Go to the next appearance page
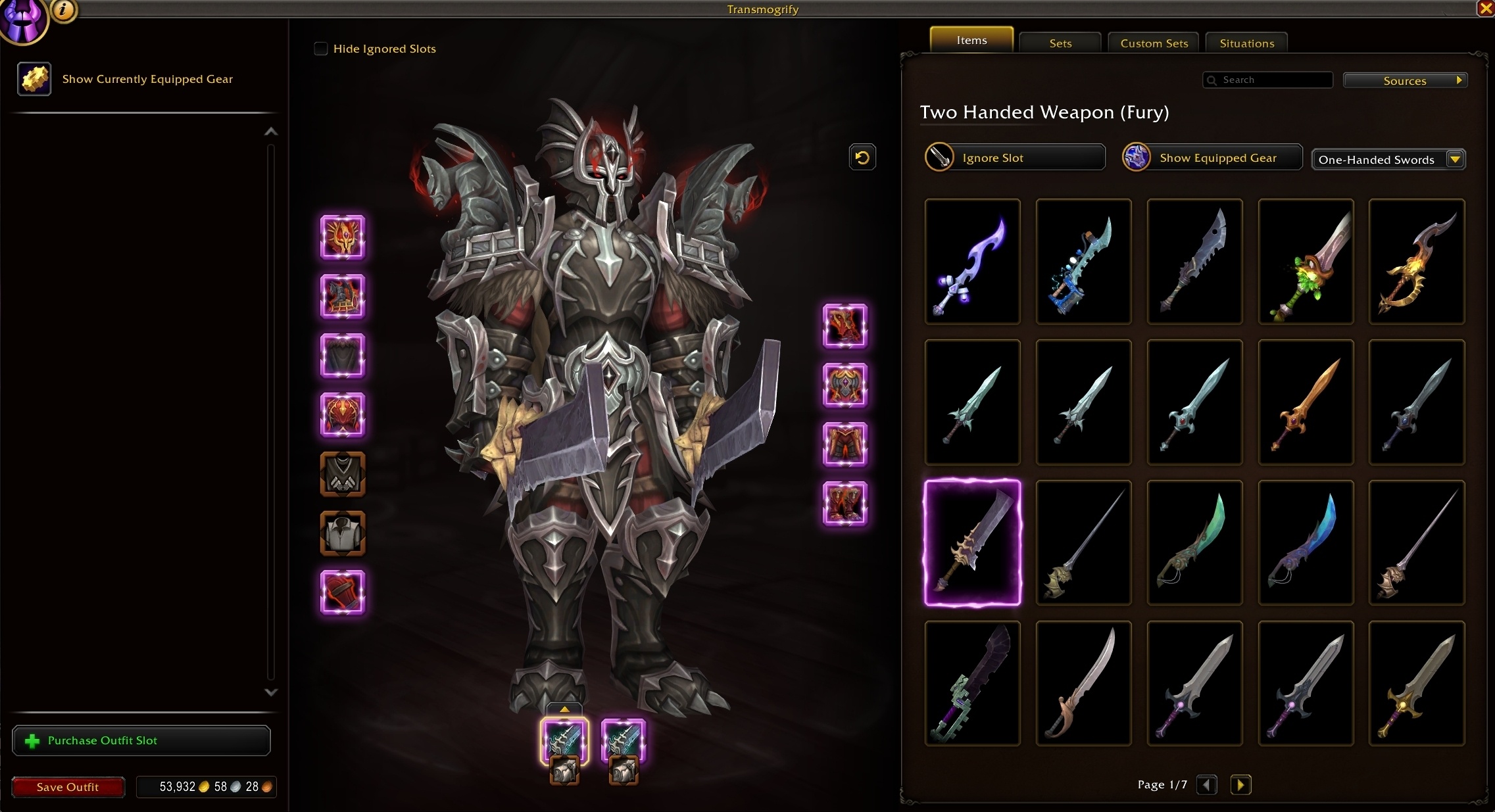The height and width of the screenshot is (812, 1495). [x=1240, y=785]
